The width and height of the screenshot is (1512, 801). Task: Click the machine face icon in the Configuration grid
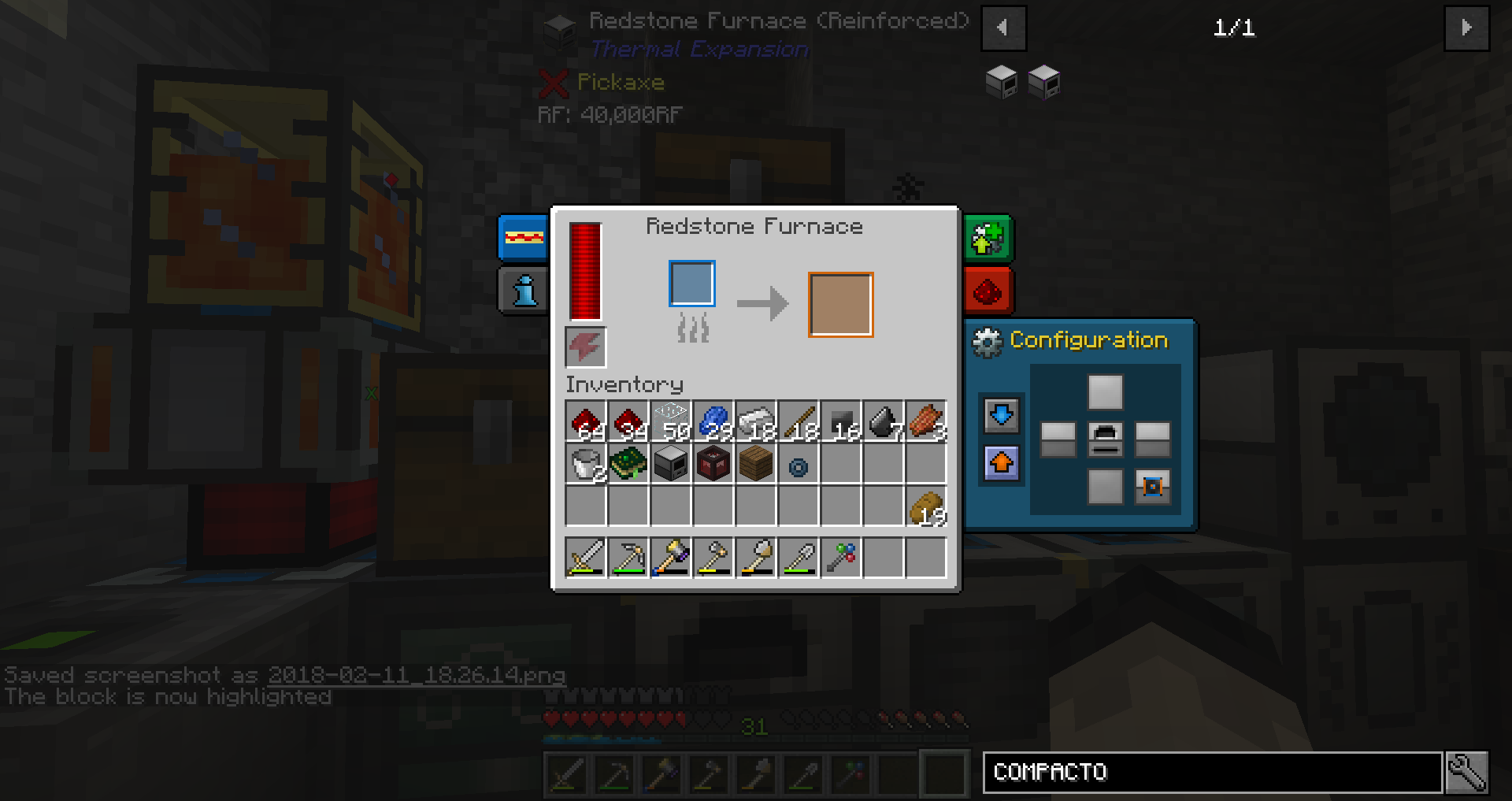[1105, 441]
